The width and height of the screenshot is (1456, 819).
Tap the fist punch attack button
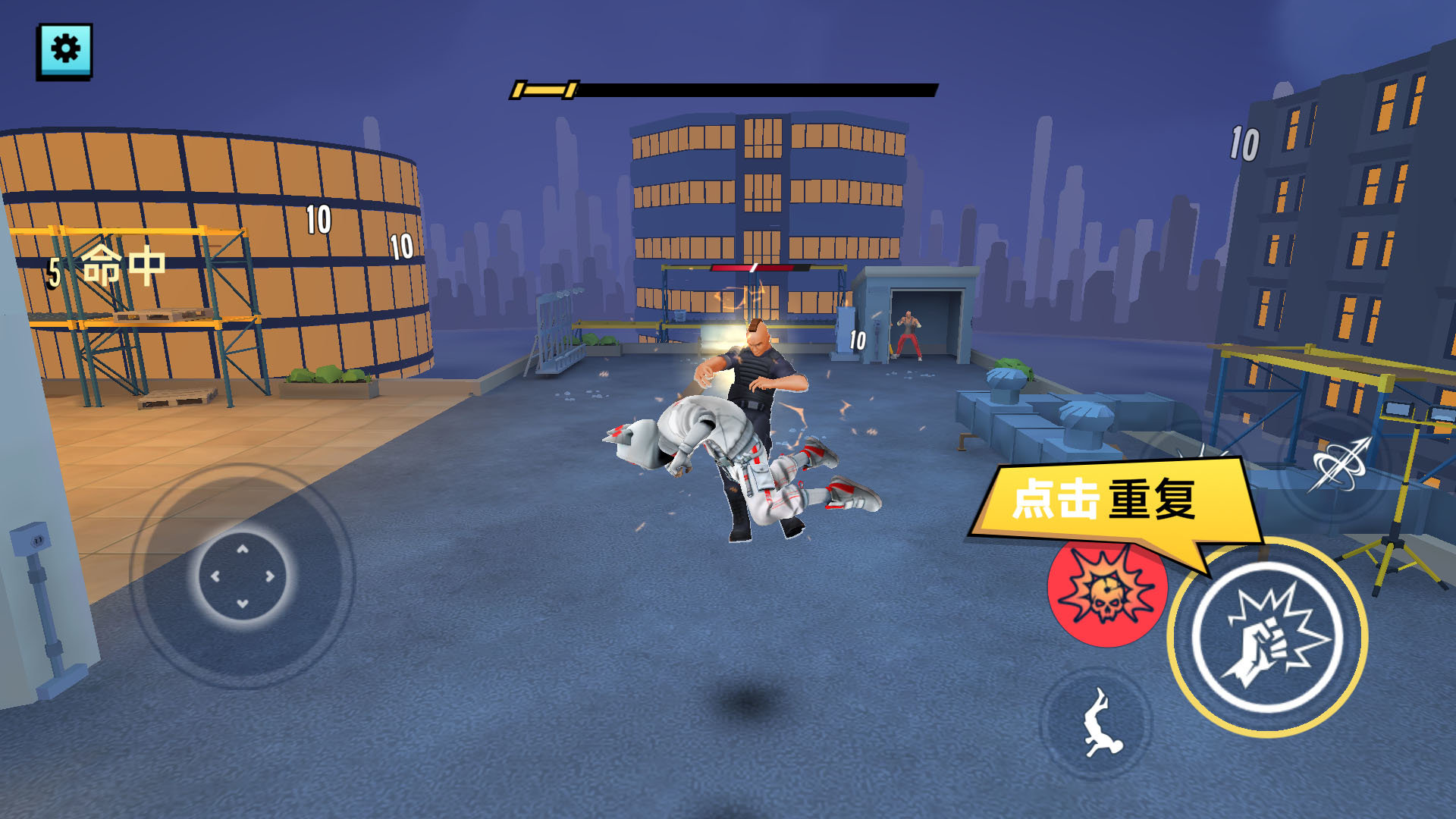(x=1267, y=637)
